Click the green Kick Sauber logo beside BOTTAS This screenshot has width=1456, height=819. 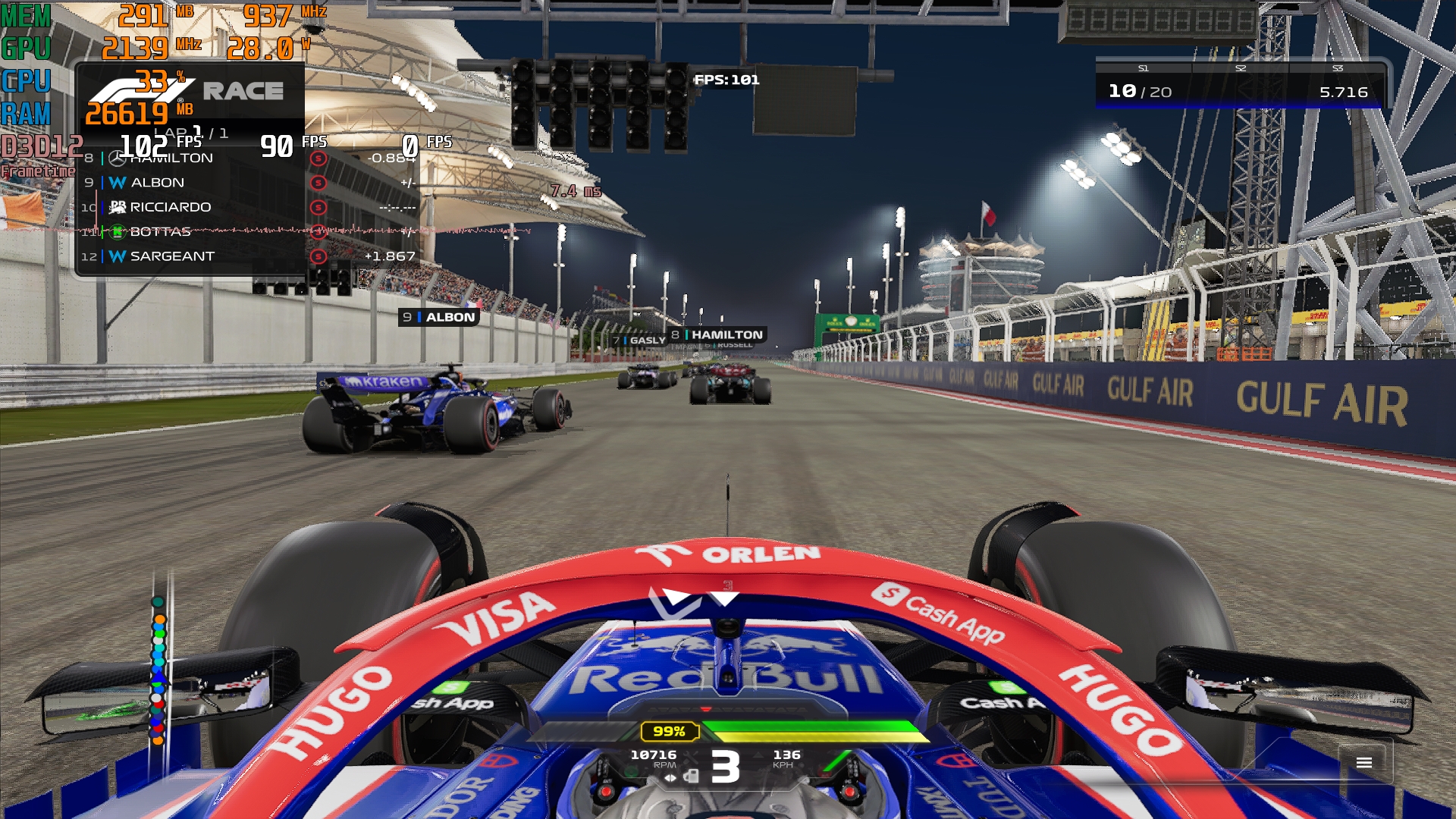(x=116, y=233)
